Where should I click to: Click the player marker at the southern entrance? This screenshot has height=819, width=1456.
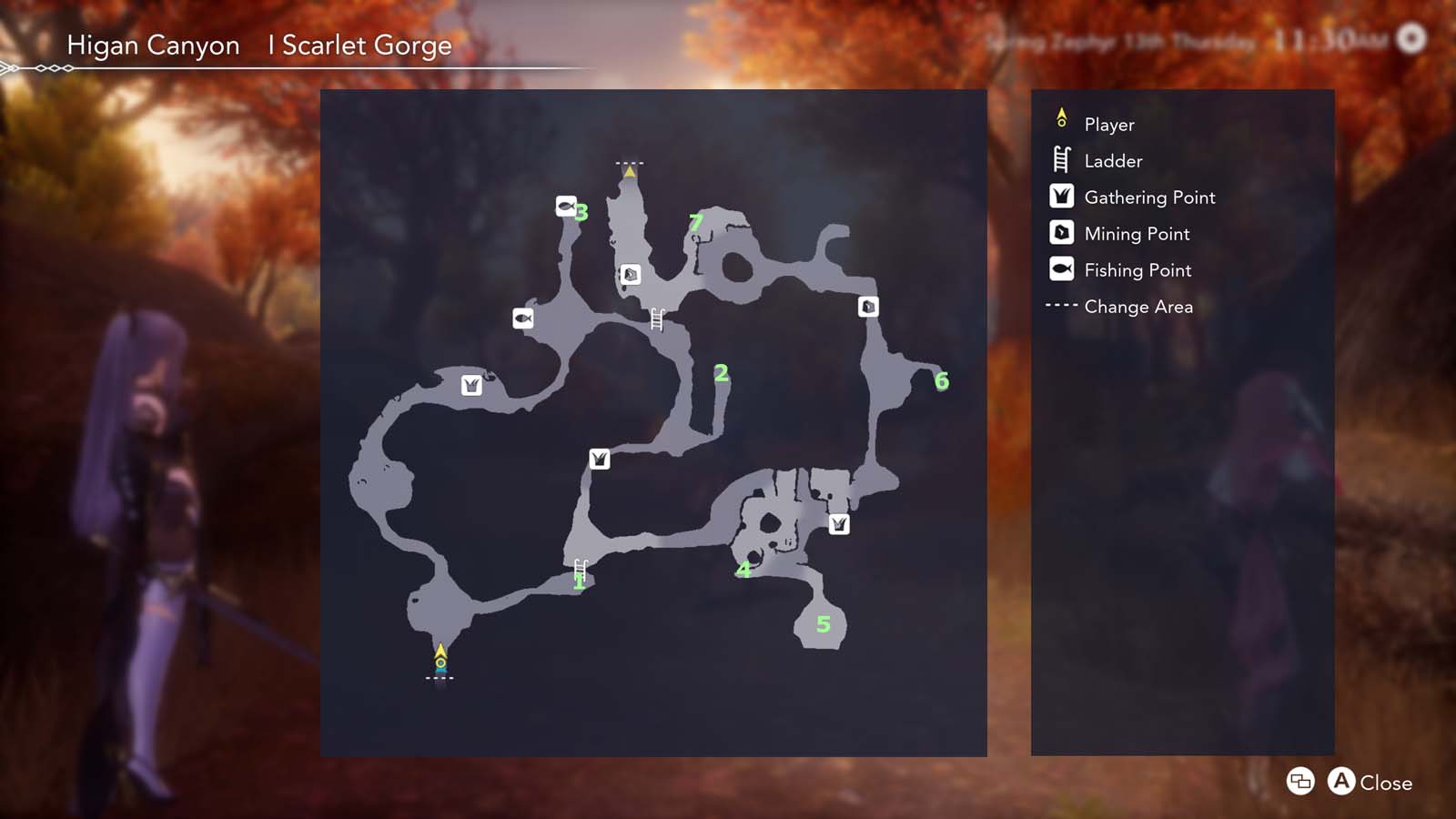[x=440, y=655]
